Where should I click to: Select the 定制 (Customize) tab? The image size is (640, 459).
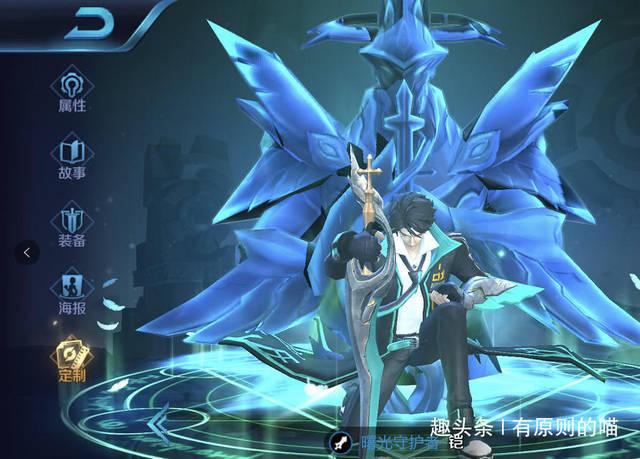tap(71, 360)
